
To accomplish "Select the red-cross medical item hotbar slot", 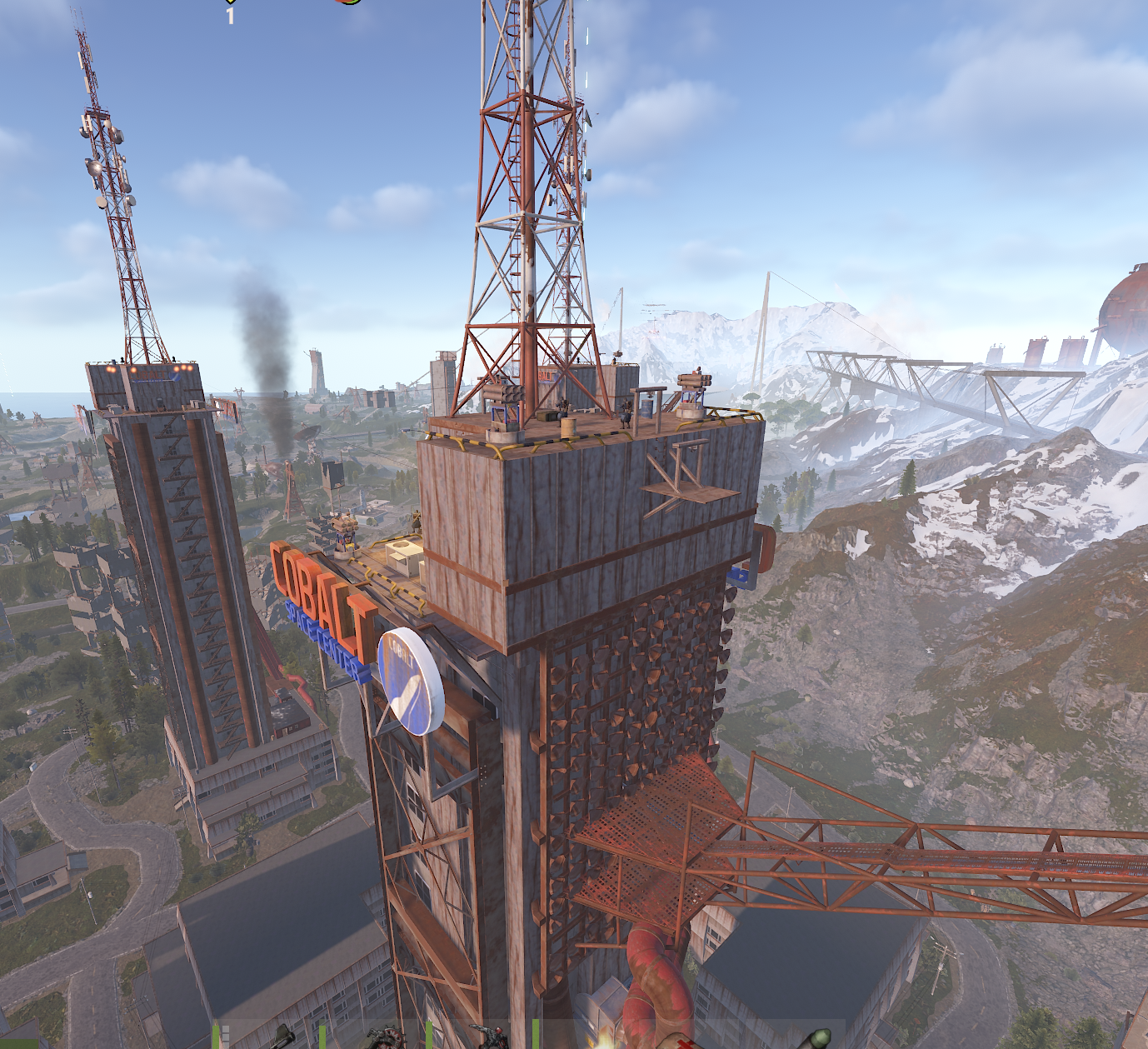I will [681, 1042].
